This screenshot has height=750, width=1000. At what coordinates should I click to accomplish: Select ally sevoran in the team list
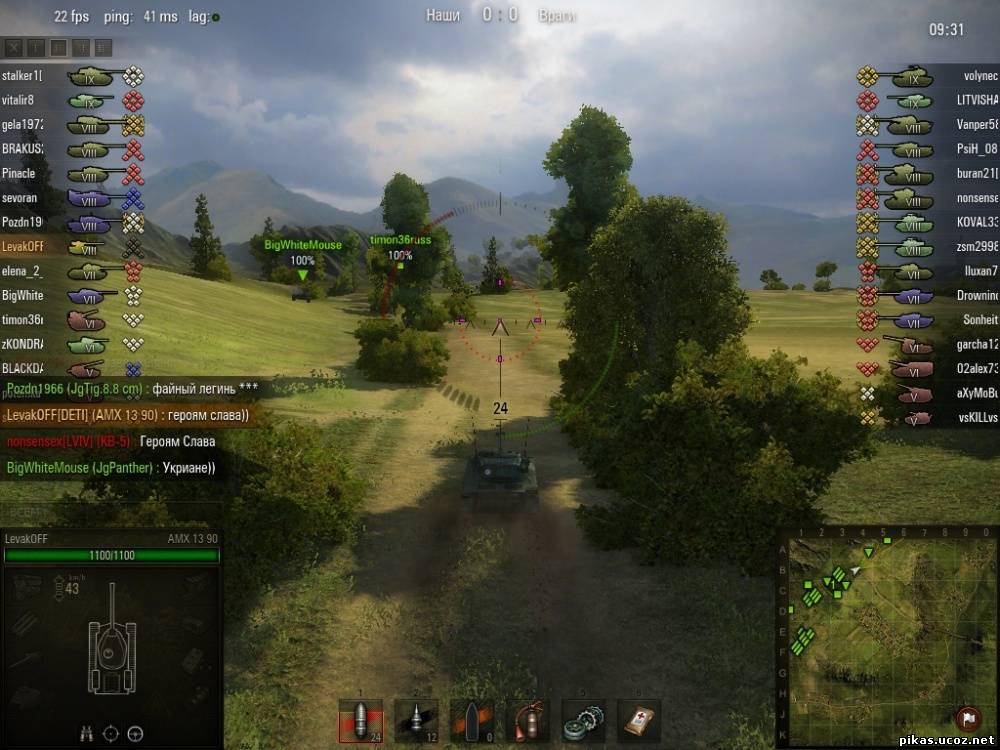[19, 198]
